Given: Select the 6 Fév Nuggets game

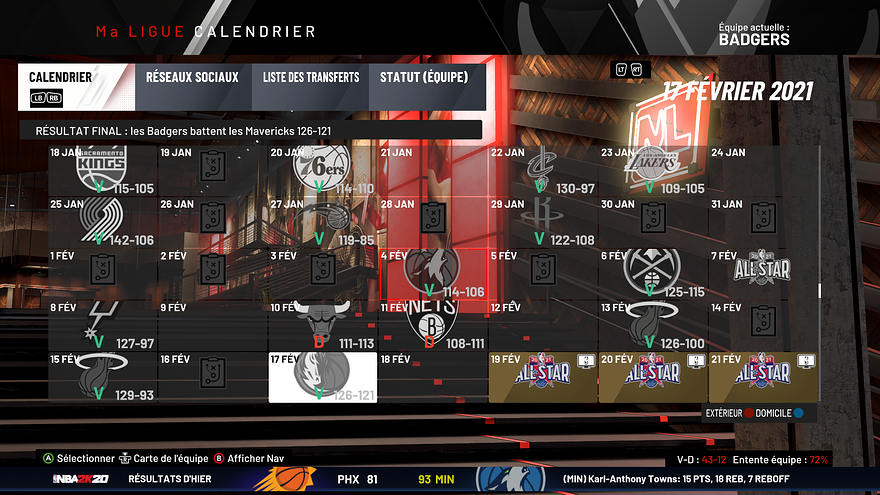Looking at the screenshot, I should pos(653,274).
